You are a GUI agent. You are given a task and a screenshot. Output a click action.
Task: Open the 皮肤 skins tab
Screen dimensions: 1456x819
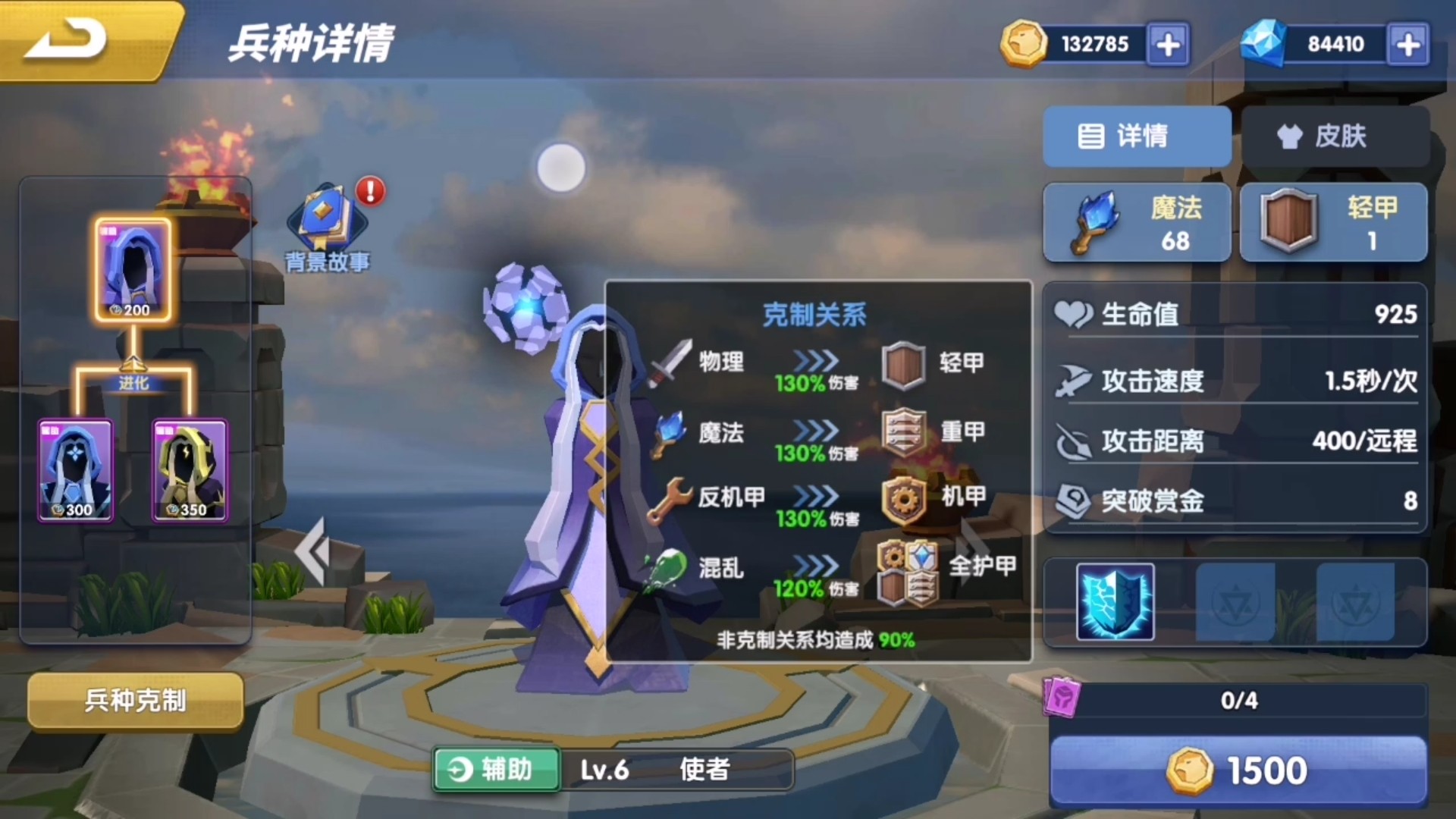pyautogui.click(x=1335, y=136)
